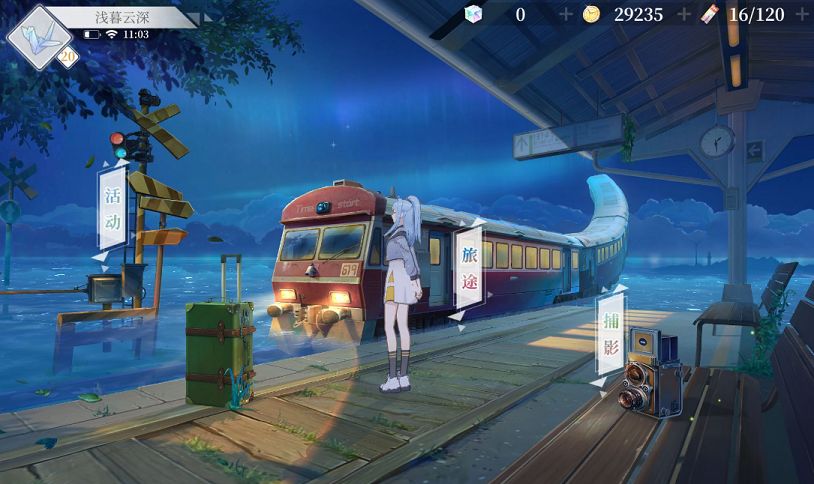Click the player name banner 浅暮云深
This screenshot has width=814, height=484.
[124, 17]
